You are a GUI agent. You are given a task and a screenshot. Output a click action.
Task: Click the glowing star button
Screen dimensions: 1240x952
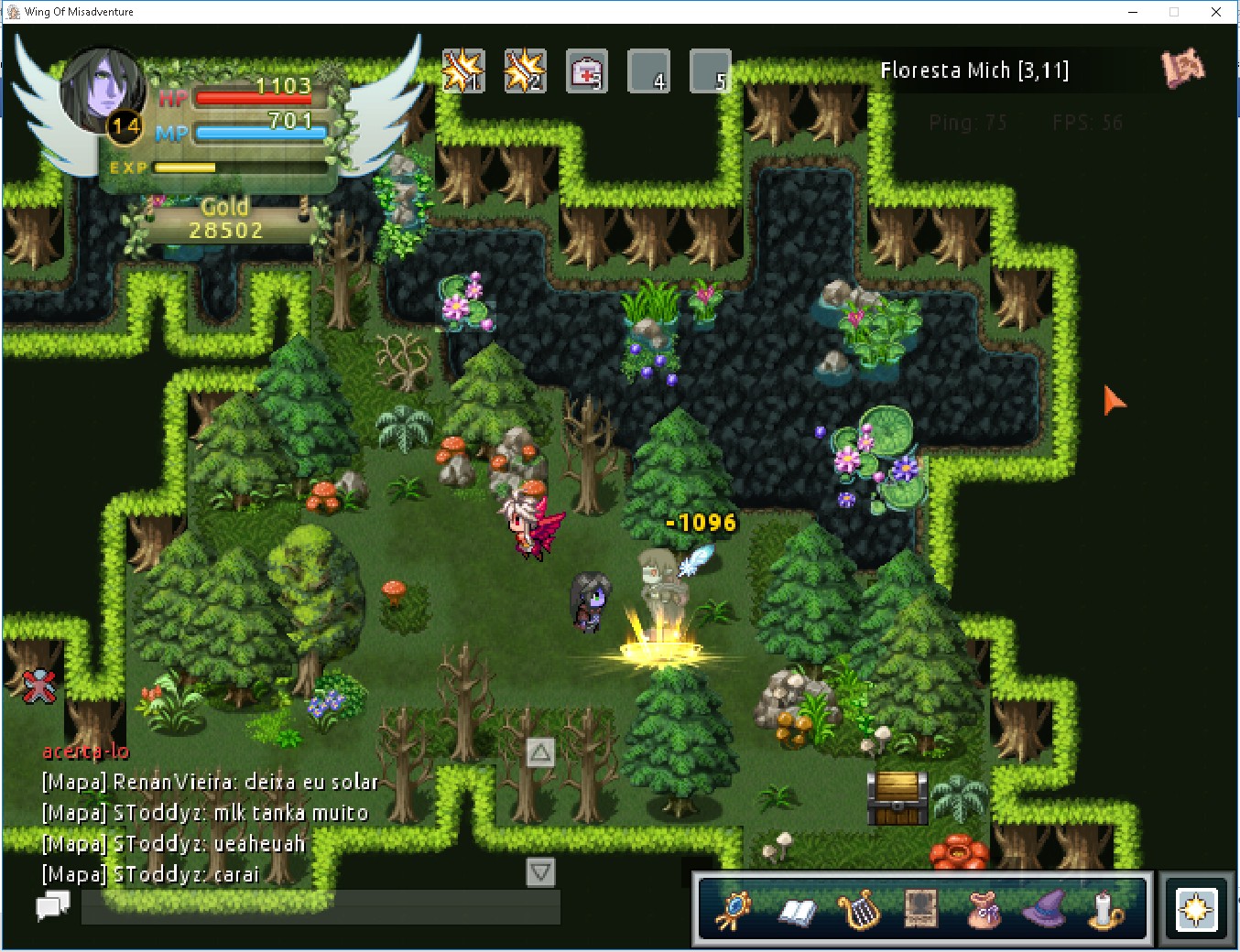coord(1196,910)
